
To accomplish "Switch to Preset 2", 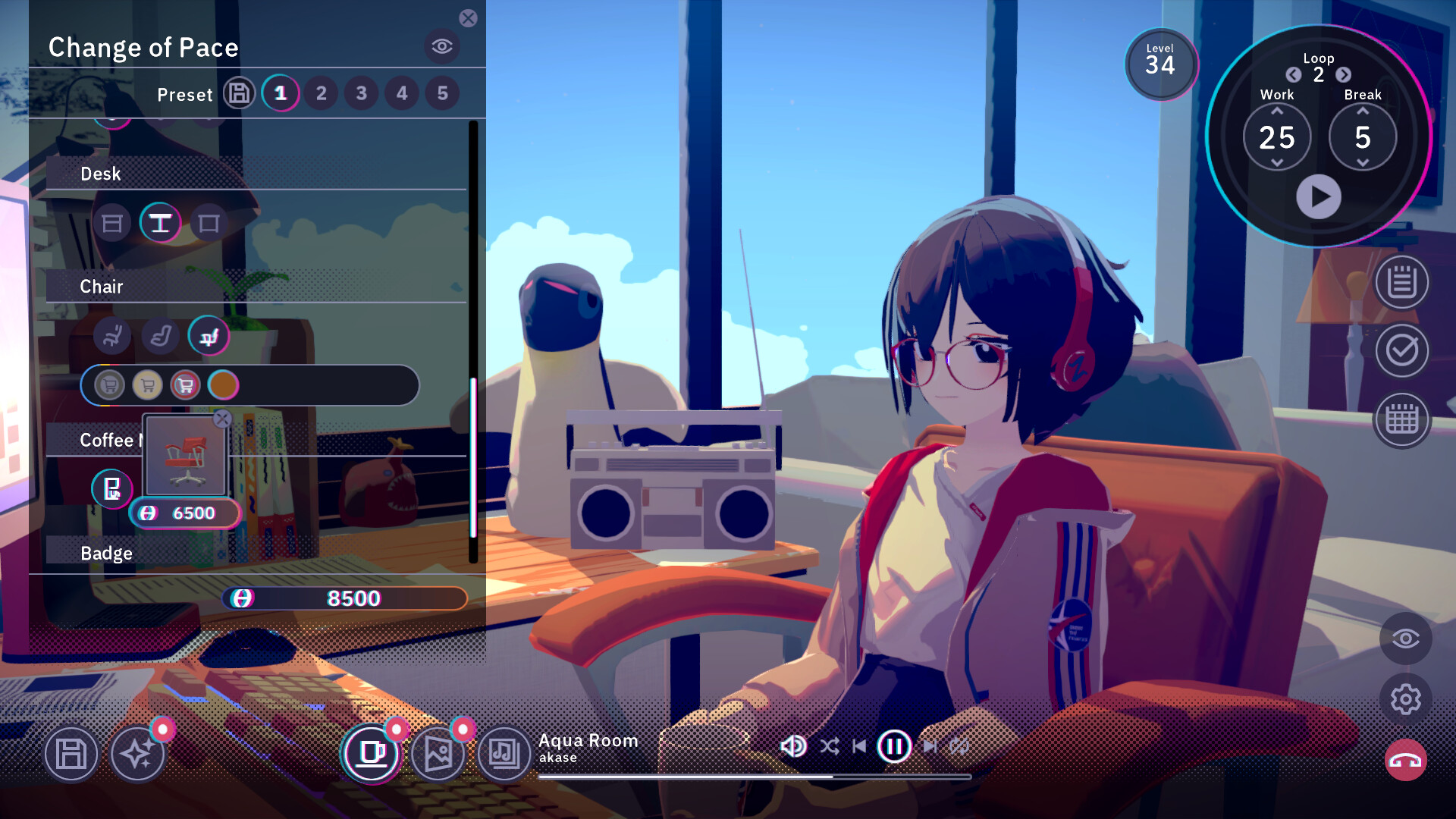I will coord(321,93).
